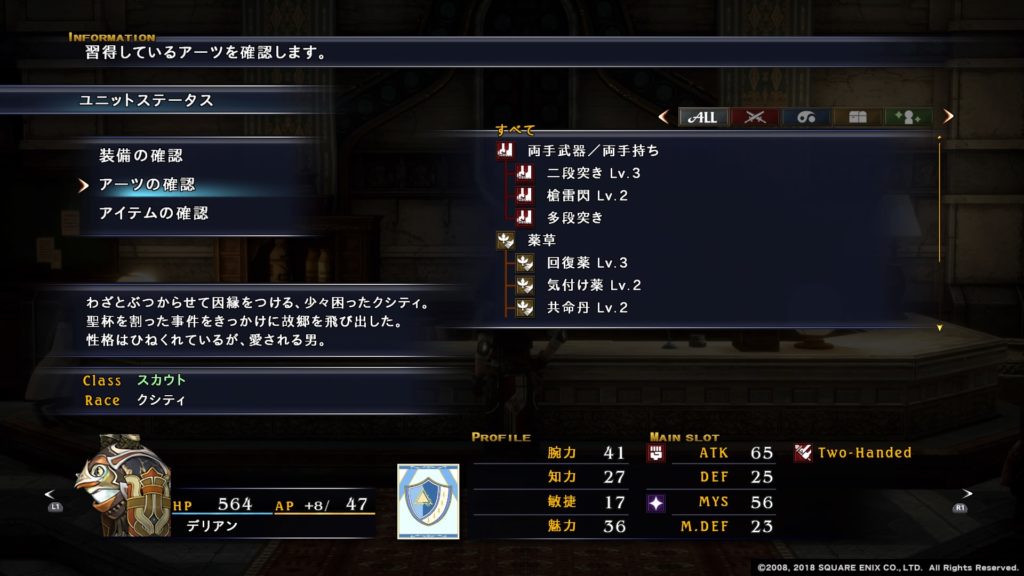1024x576 pixels.
Task: Select 装備の確認 menu entry
Action: 140,156
